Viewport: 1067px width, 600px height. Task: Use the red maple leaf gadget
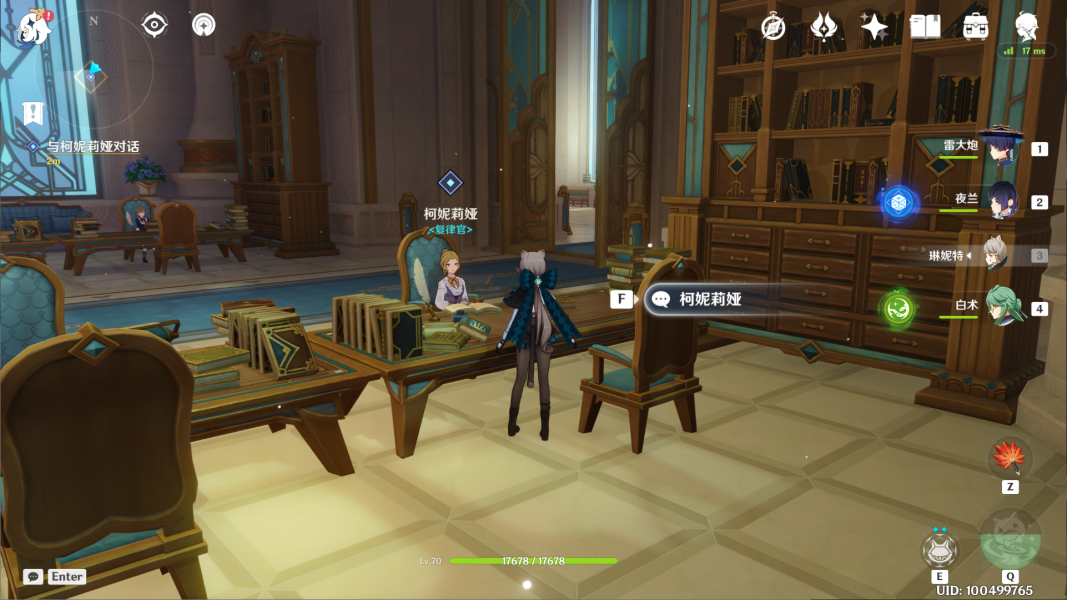tap(1010, 458)
